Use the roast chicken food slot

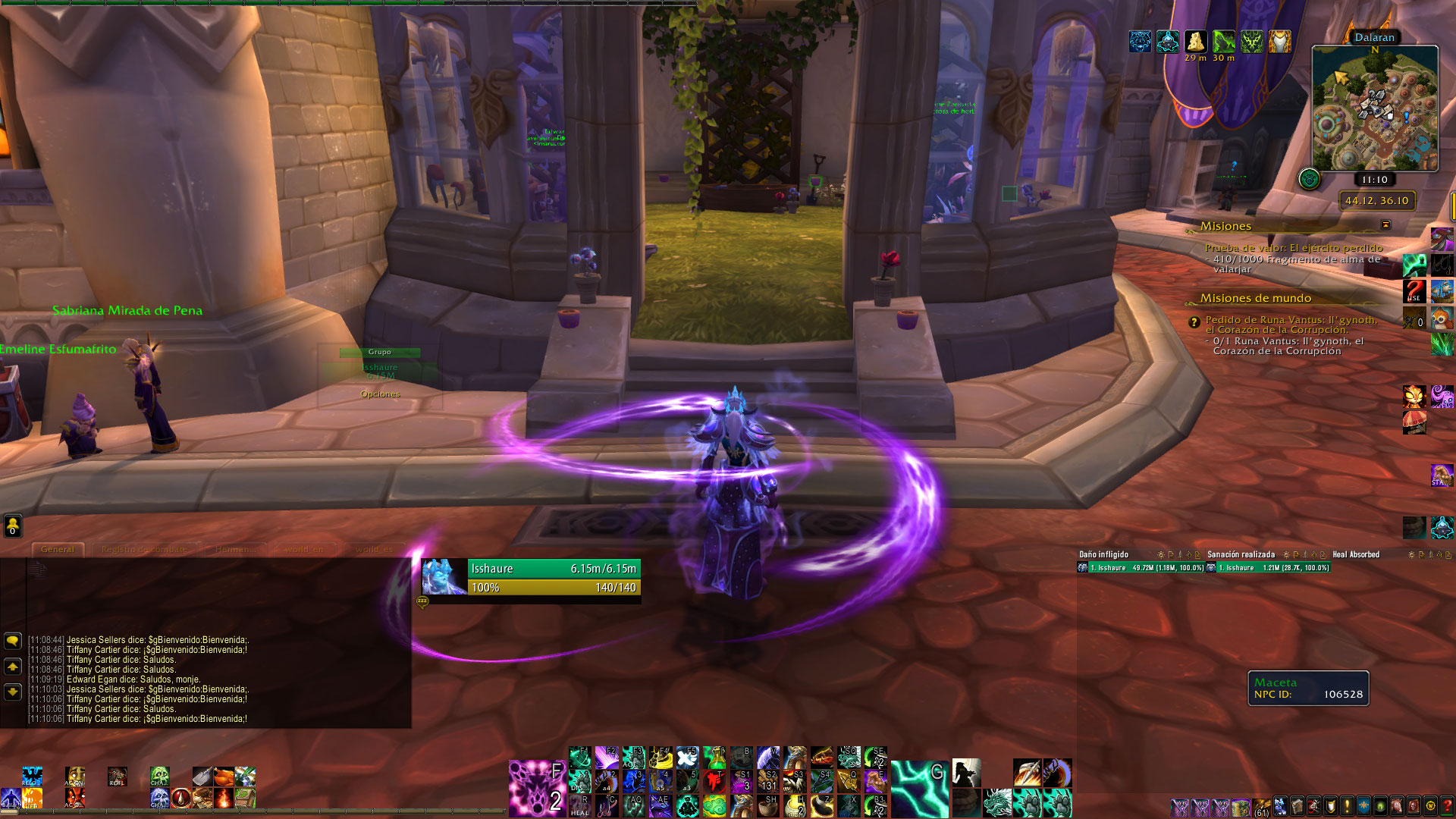pos(224,777)
